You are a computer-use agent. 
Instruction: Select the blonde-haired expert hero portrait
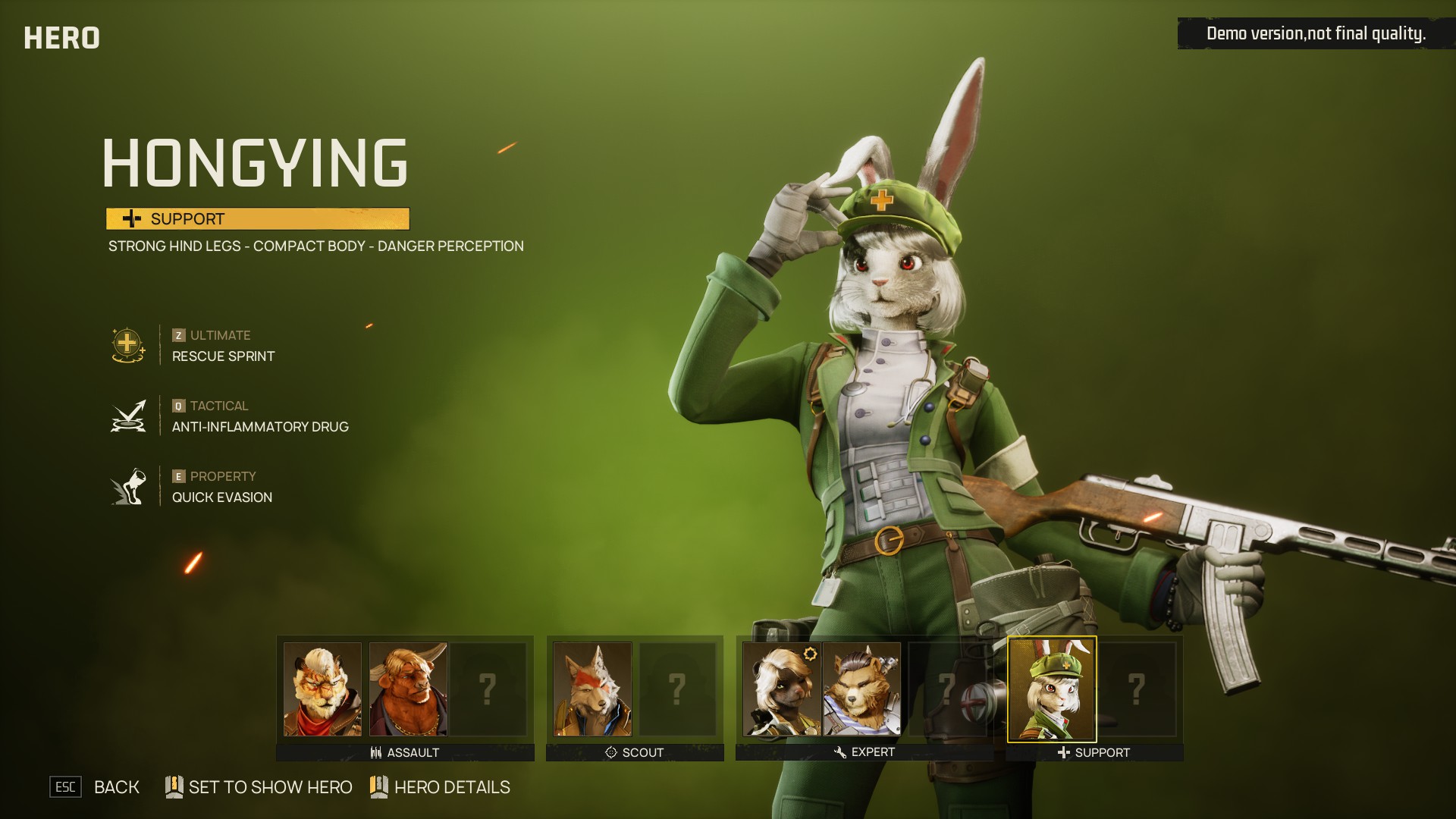coord(781,689)
